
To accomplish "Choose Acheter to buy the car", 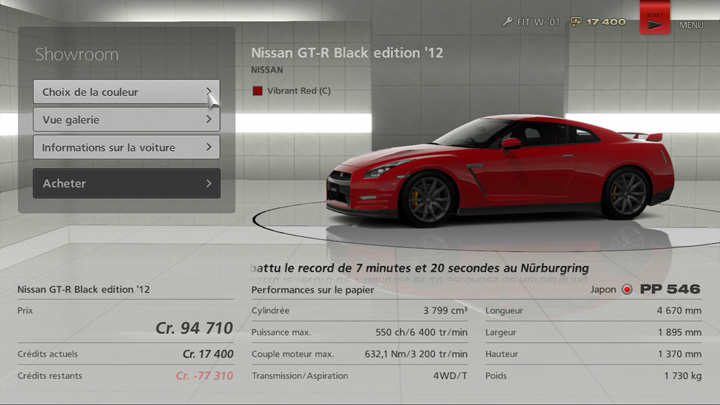I will 126,184.
